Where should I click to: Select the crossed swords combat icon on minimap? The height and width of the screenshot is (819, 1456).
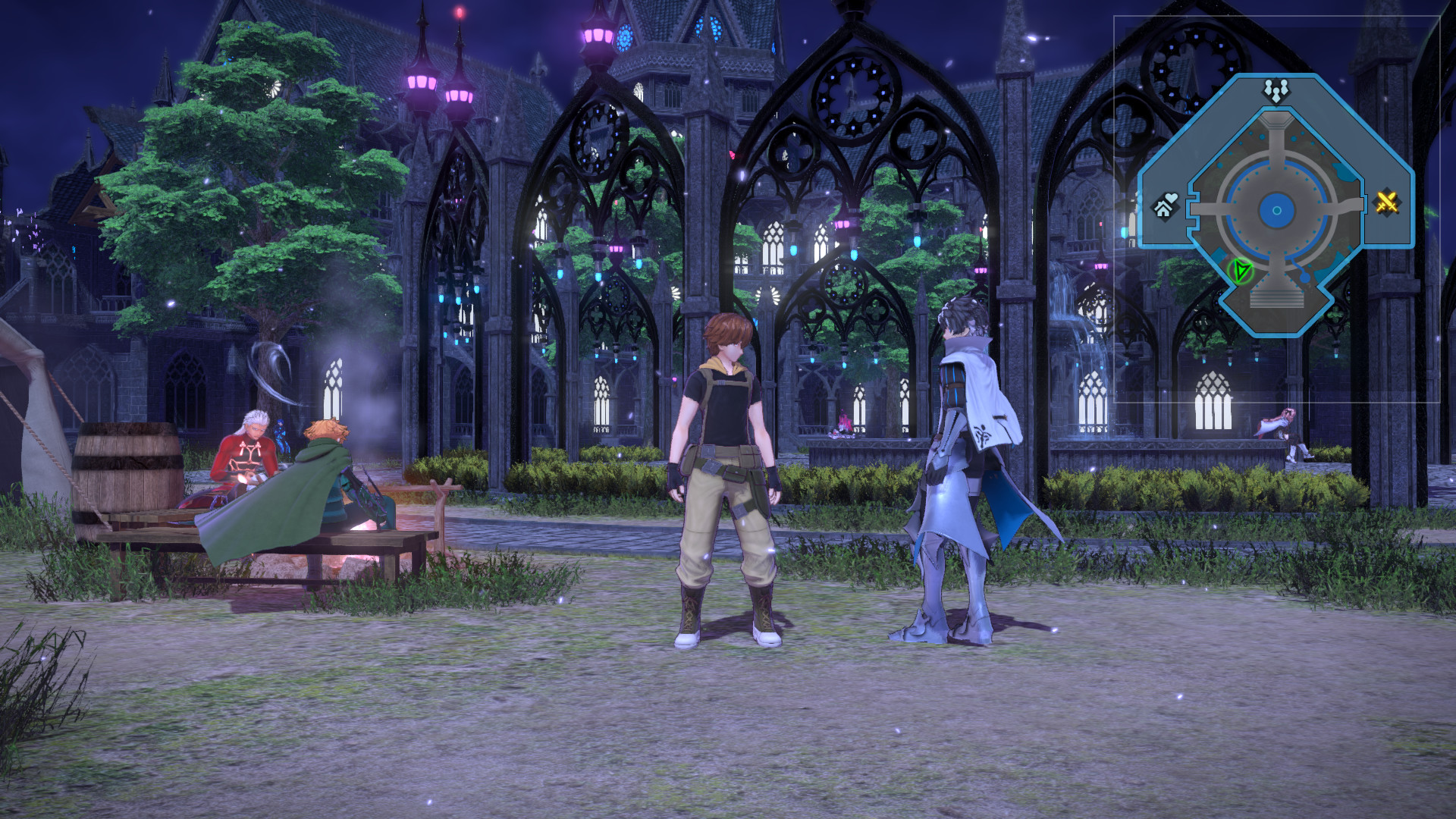pos(1387,202)
